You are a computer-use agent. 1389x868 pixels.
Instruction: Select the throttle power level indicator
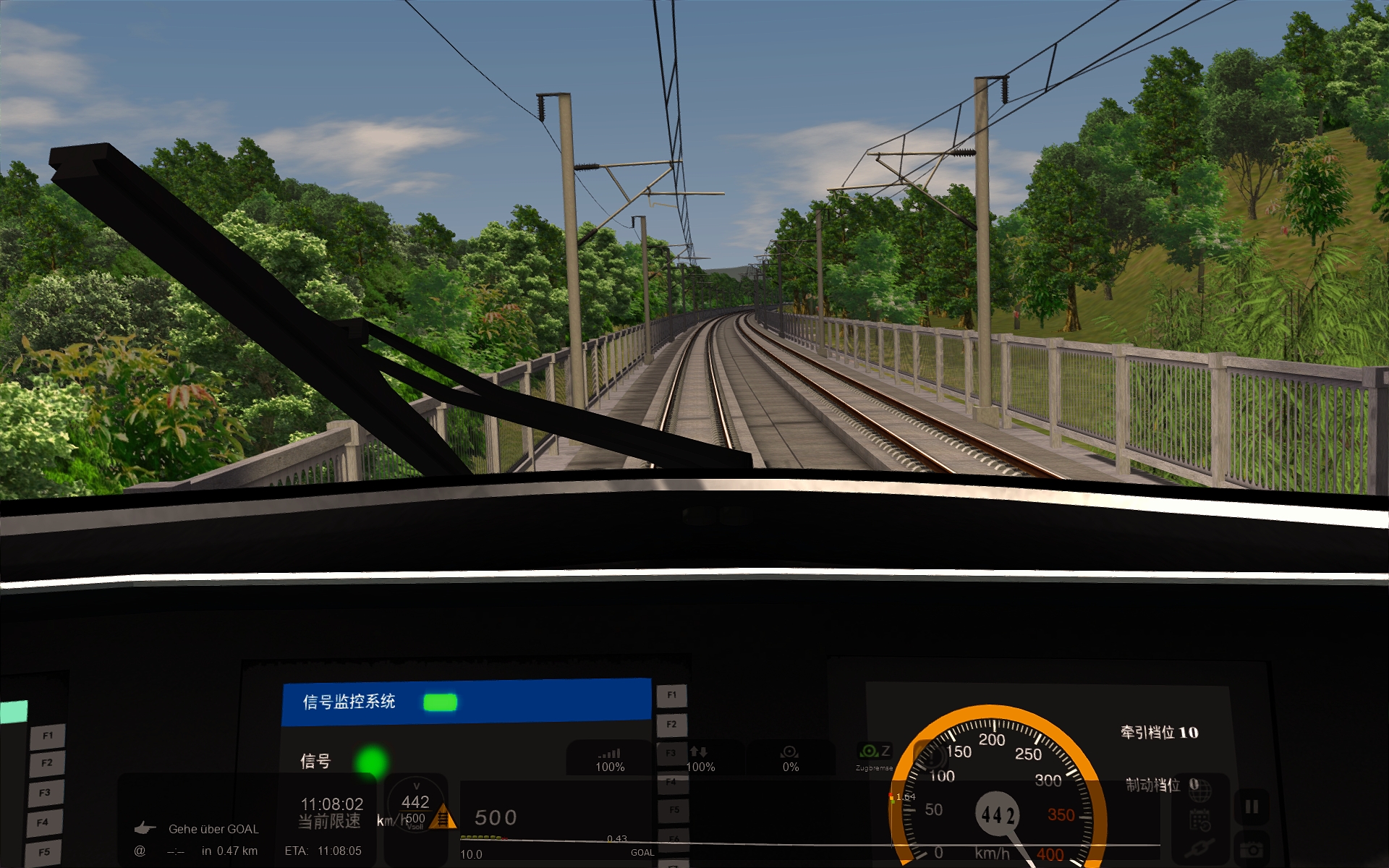click(x=610, y=759)
